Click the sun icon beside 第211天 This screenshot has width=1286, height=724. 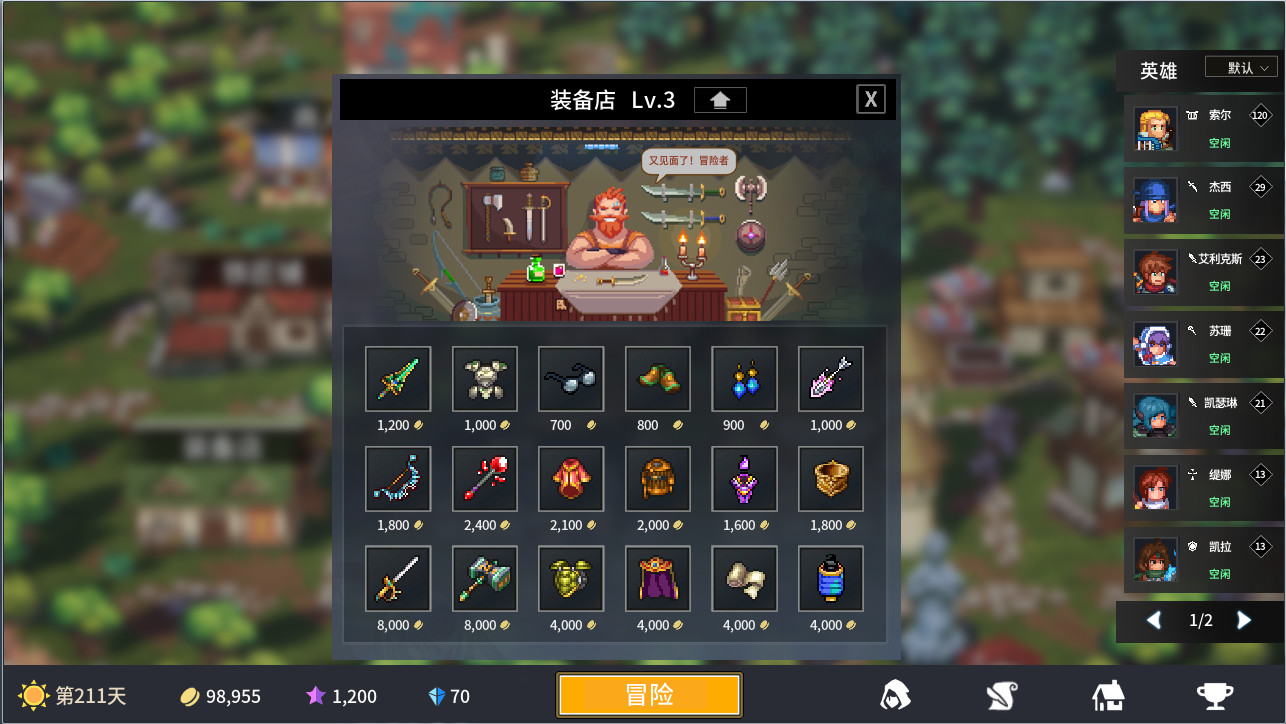(x=34, y=696)
